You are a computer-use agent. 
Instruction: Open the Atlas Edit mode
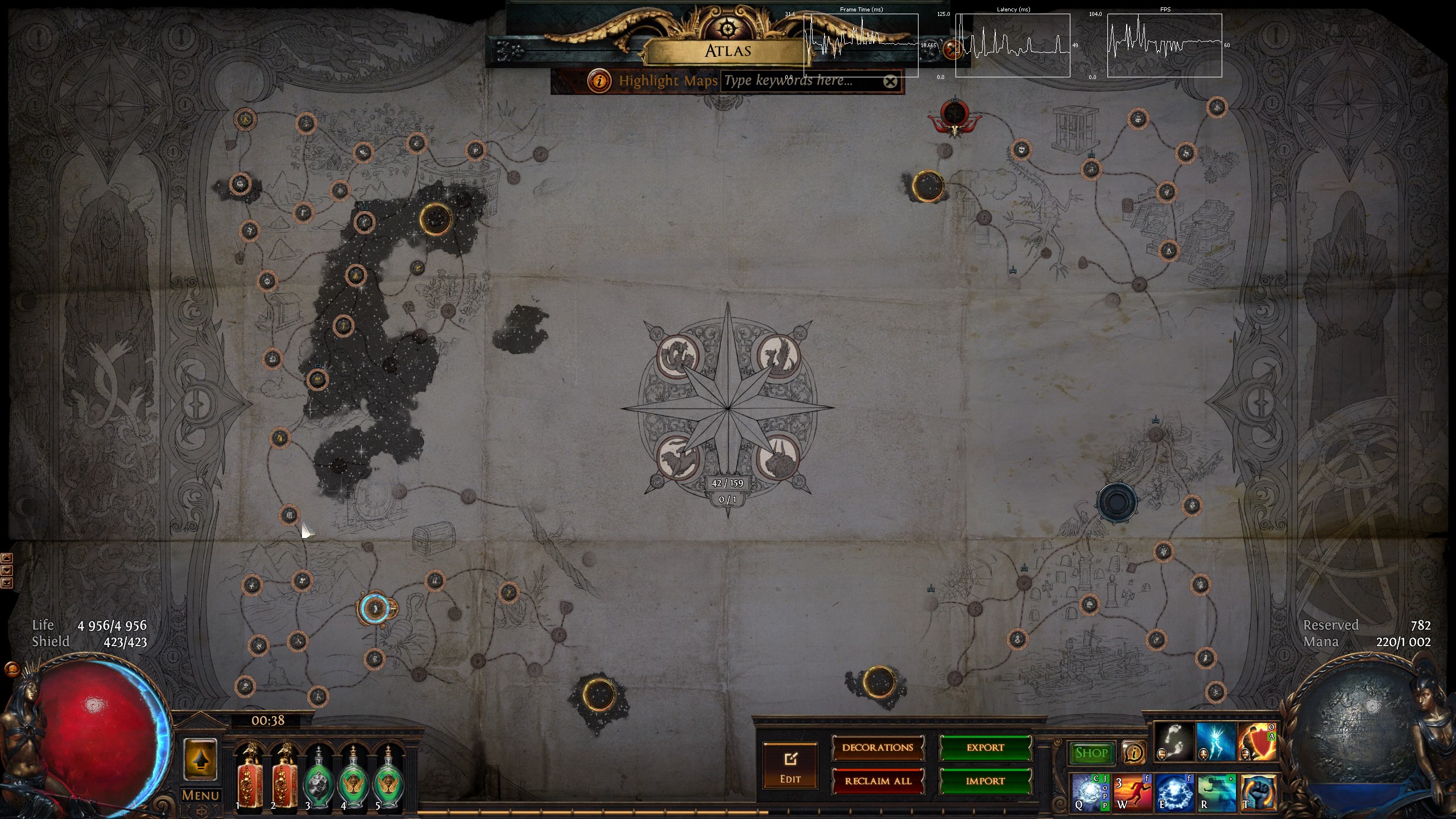coord(790,766)
